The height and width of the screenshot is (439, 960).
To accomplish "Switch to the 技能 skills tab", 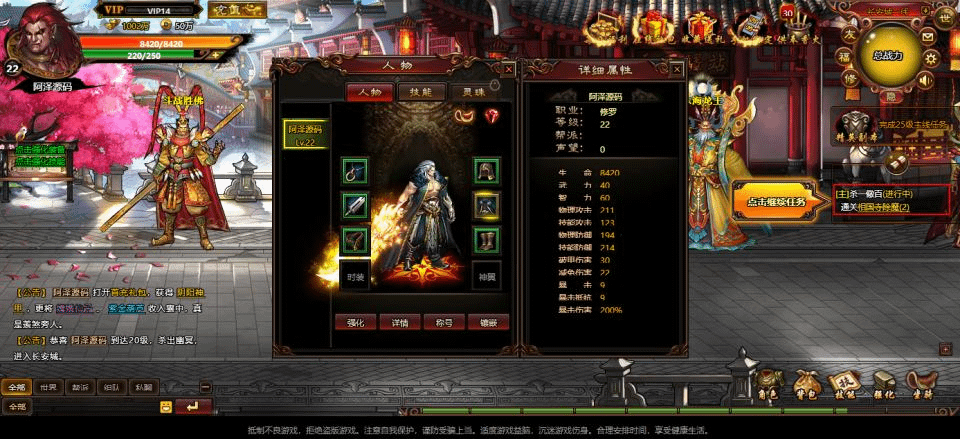I will (x=414, y=91).
